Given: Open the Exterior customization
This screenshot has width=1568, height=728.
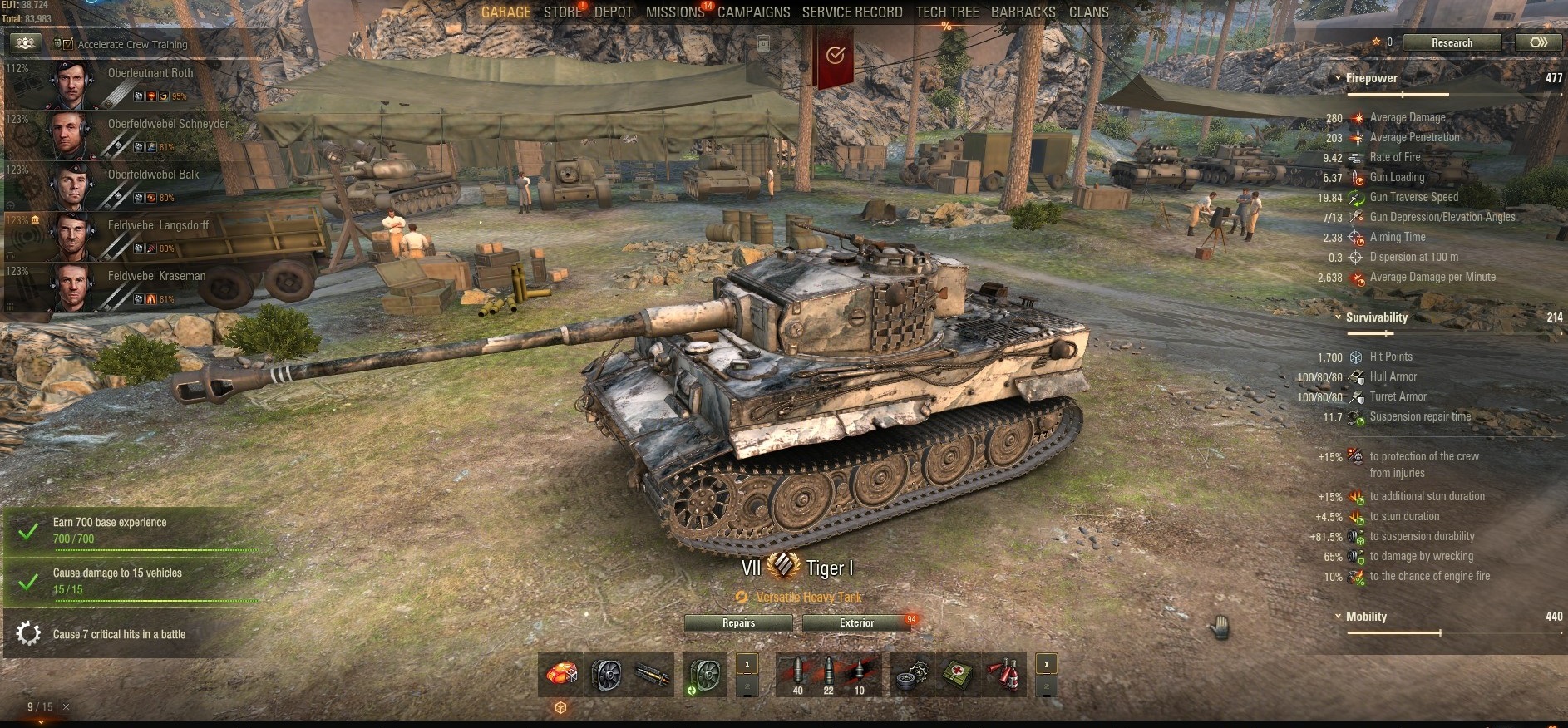Looking at the screenshot, I should (856, 623).
